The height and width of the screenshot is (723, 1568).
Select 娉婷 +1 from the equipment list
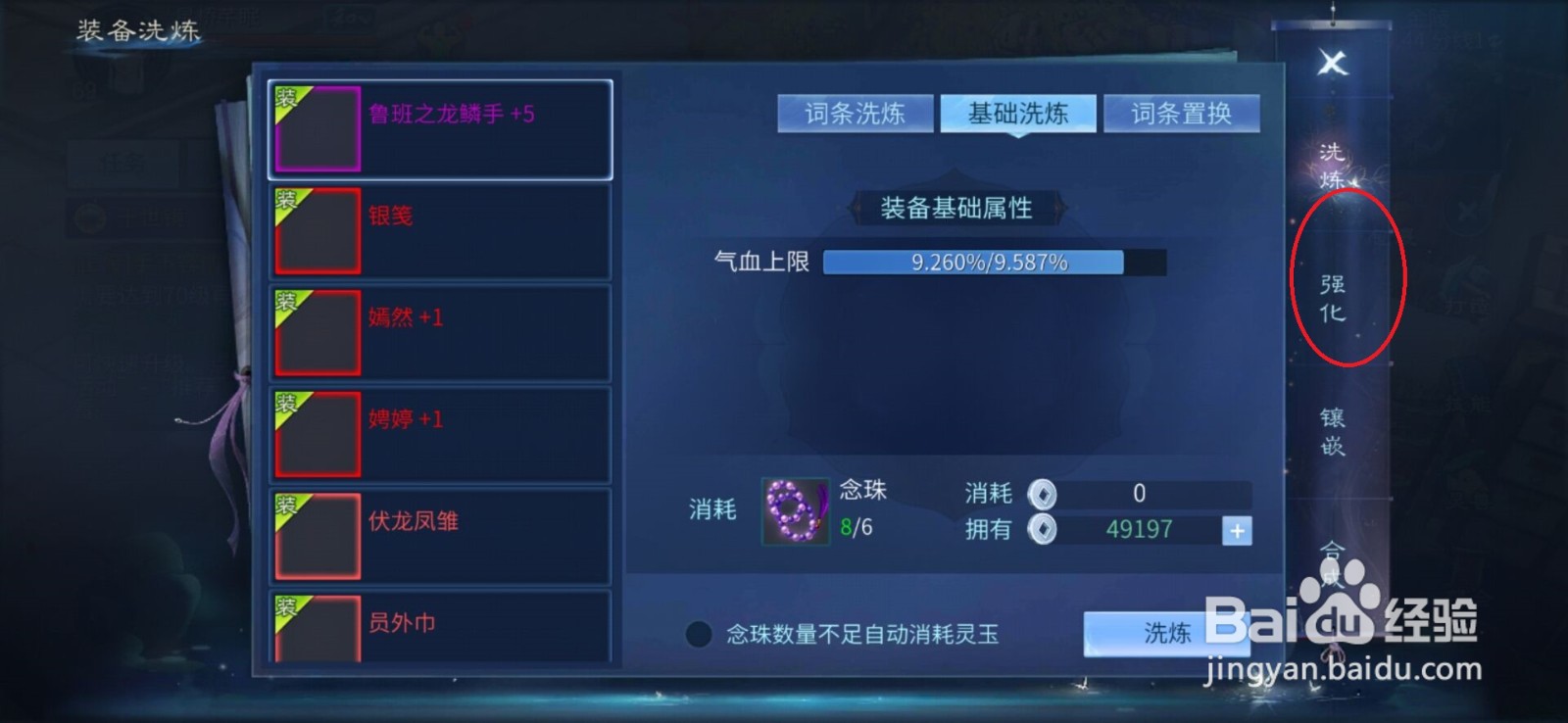click(316, 432)
